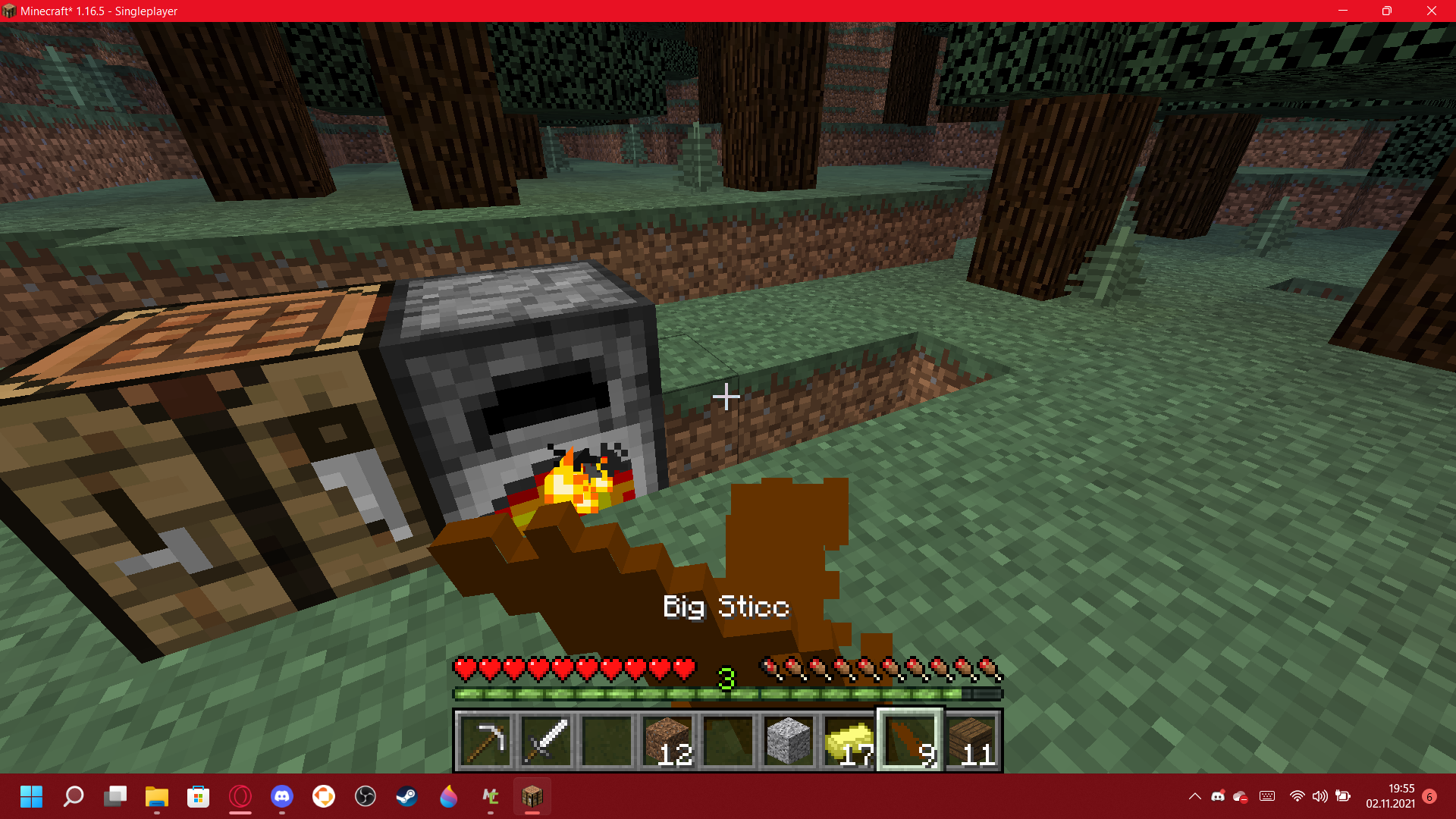The image size is (1456, 819).
Task: Select the cobblestone stack in the hotbar
Action: click(788, 741)
